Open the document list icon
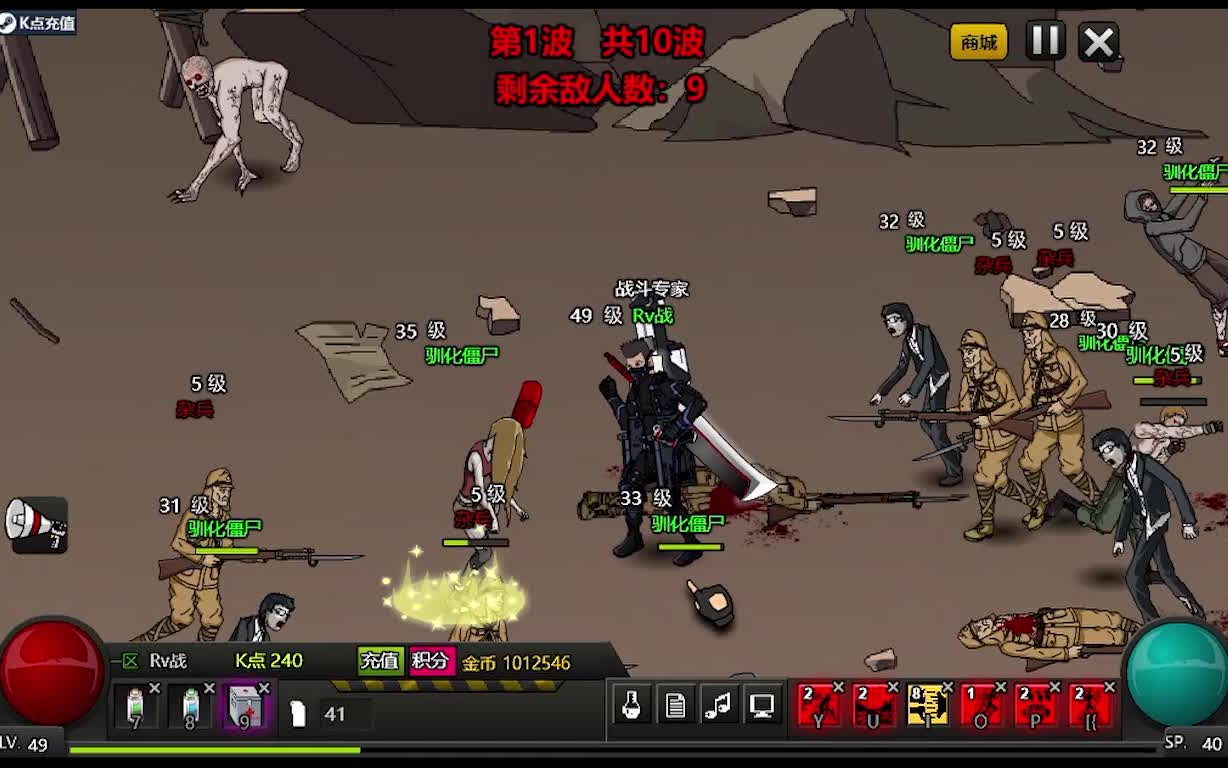The height and width of the screenshot is (768, 1228). click(675, 706)
